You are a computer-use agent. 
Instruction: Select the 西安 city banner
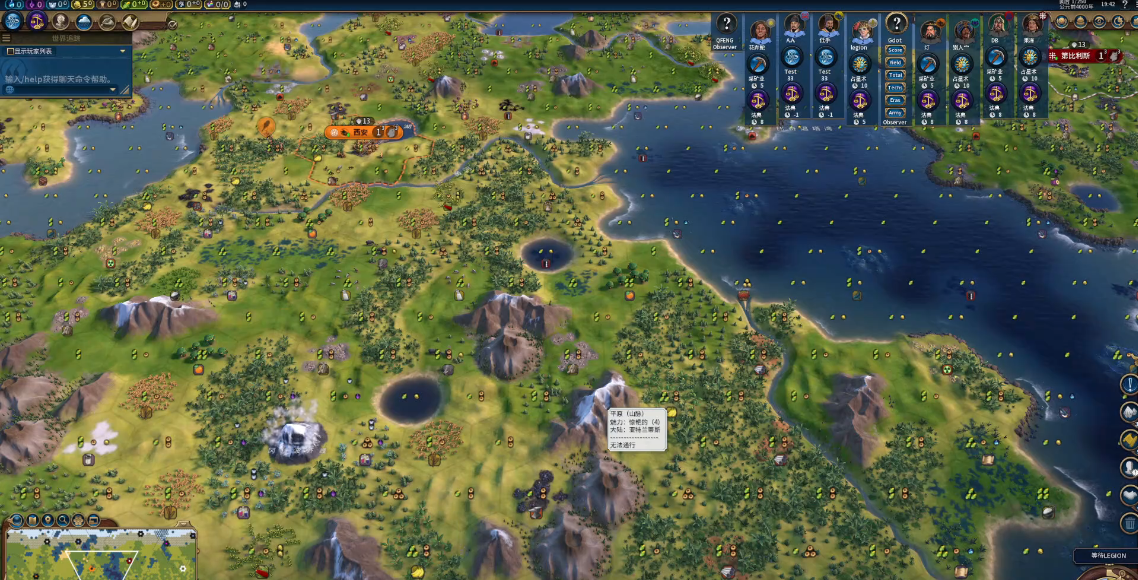[x=362, y=131]
